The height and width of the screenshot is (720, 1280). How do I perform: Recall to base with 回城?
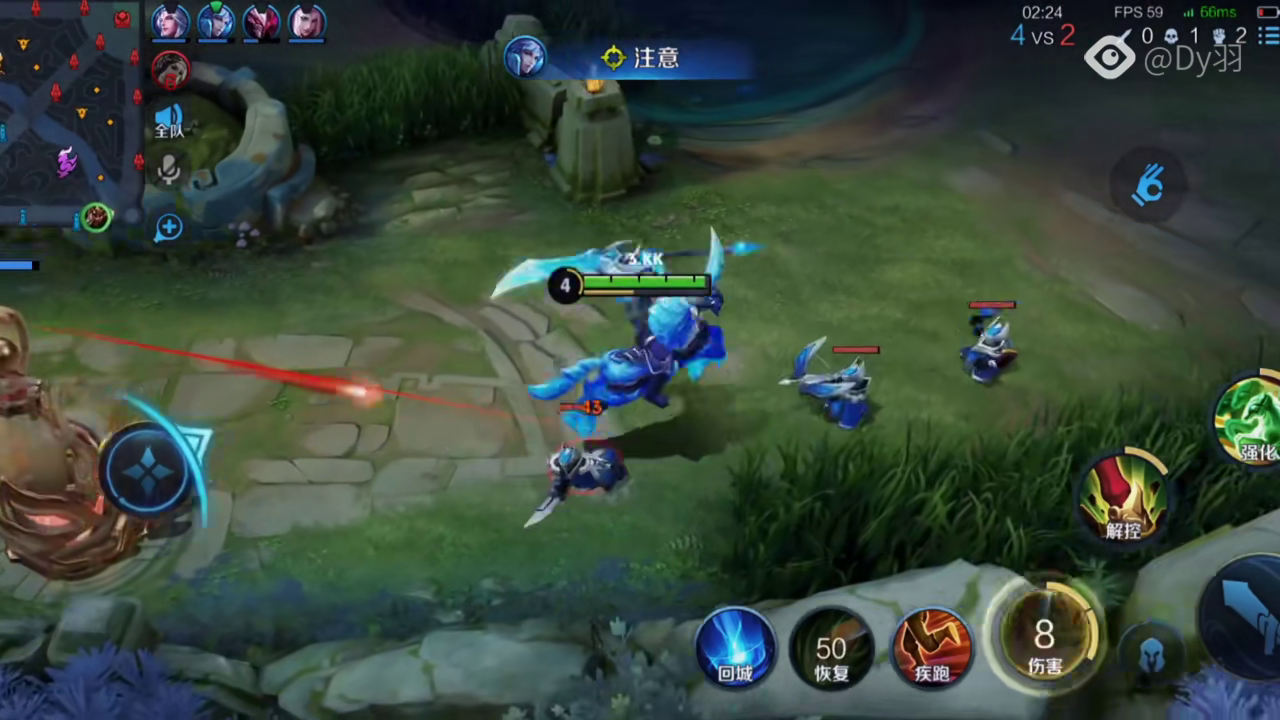coord(736,646)
